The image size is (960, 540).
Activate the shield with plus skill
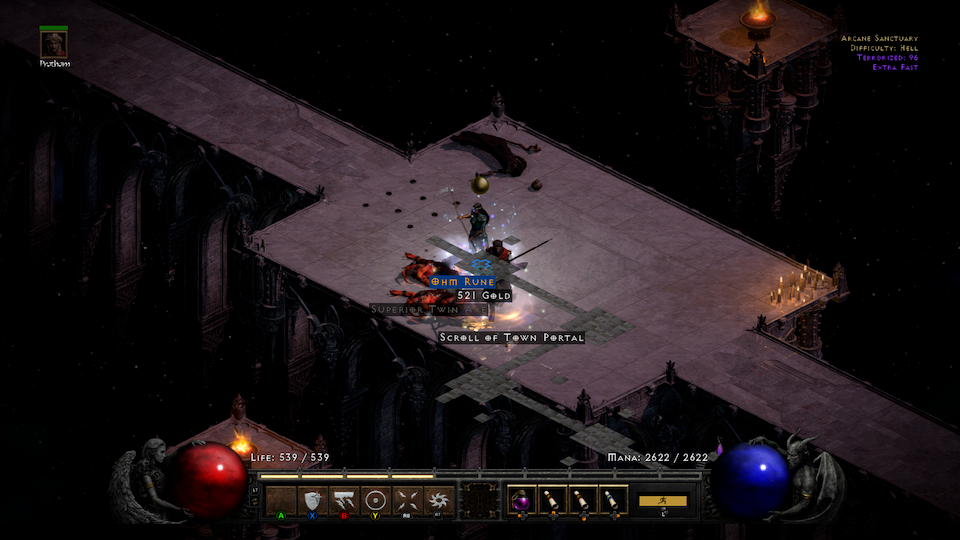point(313,500)
